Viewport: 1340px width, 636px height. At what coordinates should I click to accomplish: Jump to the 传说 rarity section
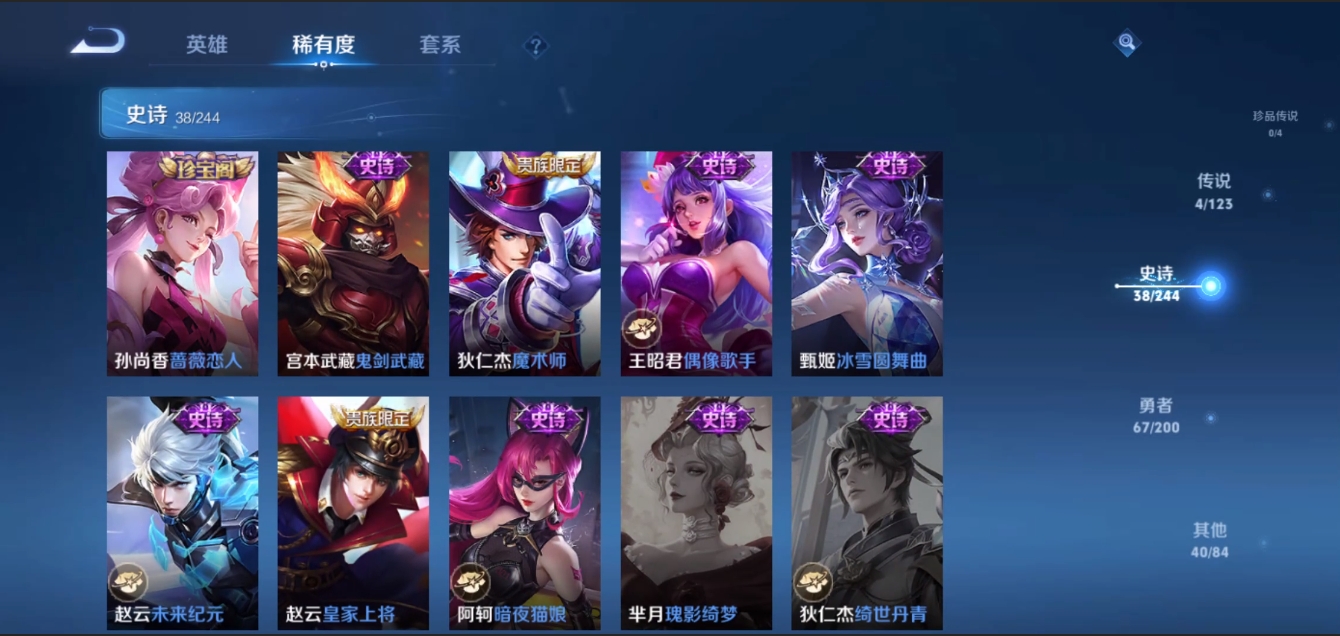(1214, 191)
